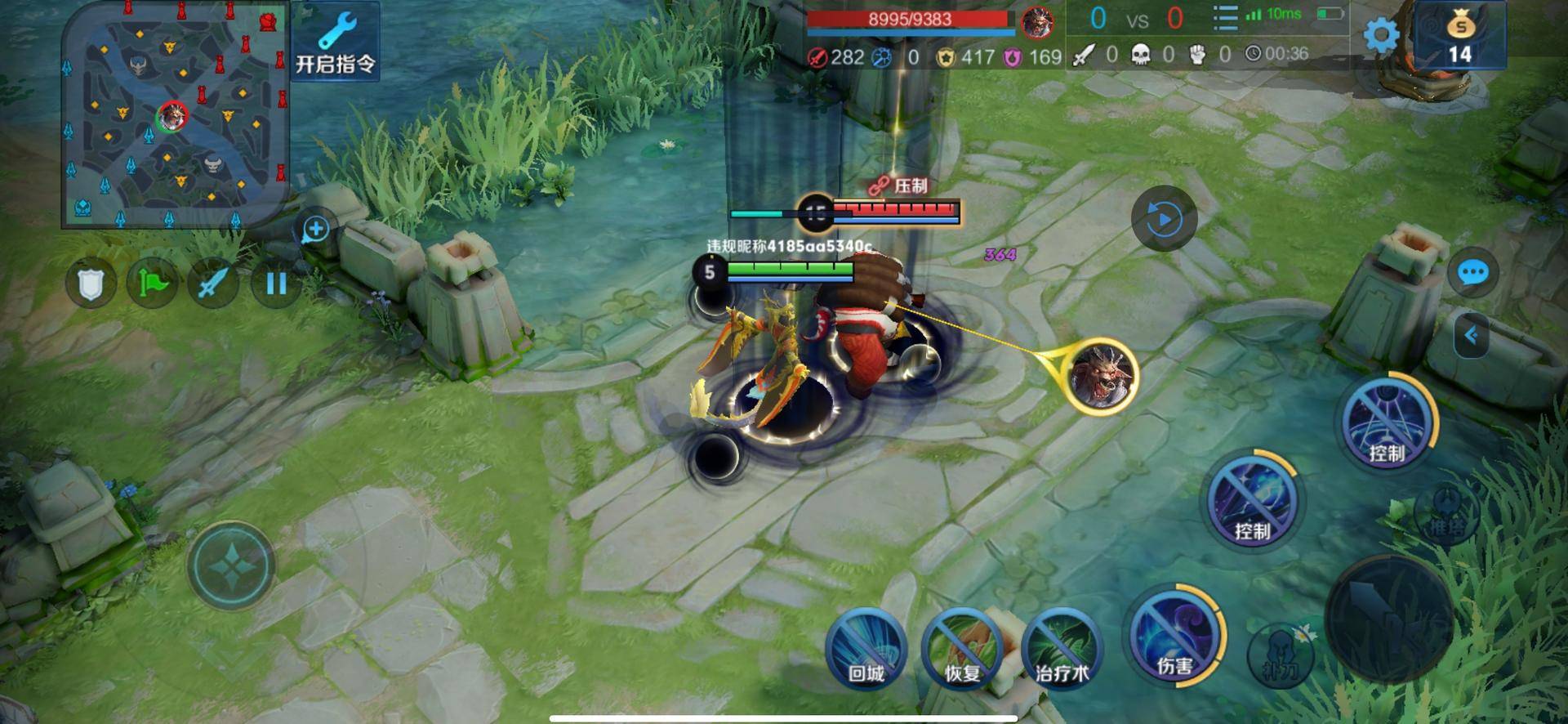Activate the 伤害 damage skill
Image resolution: width=1568 pixels, height=724 pixels.
(x=1174, y=634)
